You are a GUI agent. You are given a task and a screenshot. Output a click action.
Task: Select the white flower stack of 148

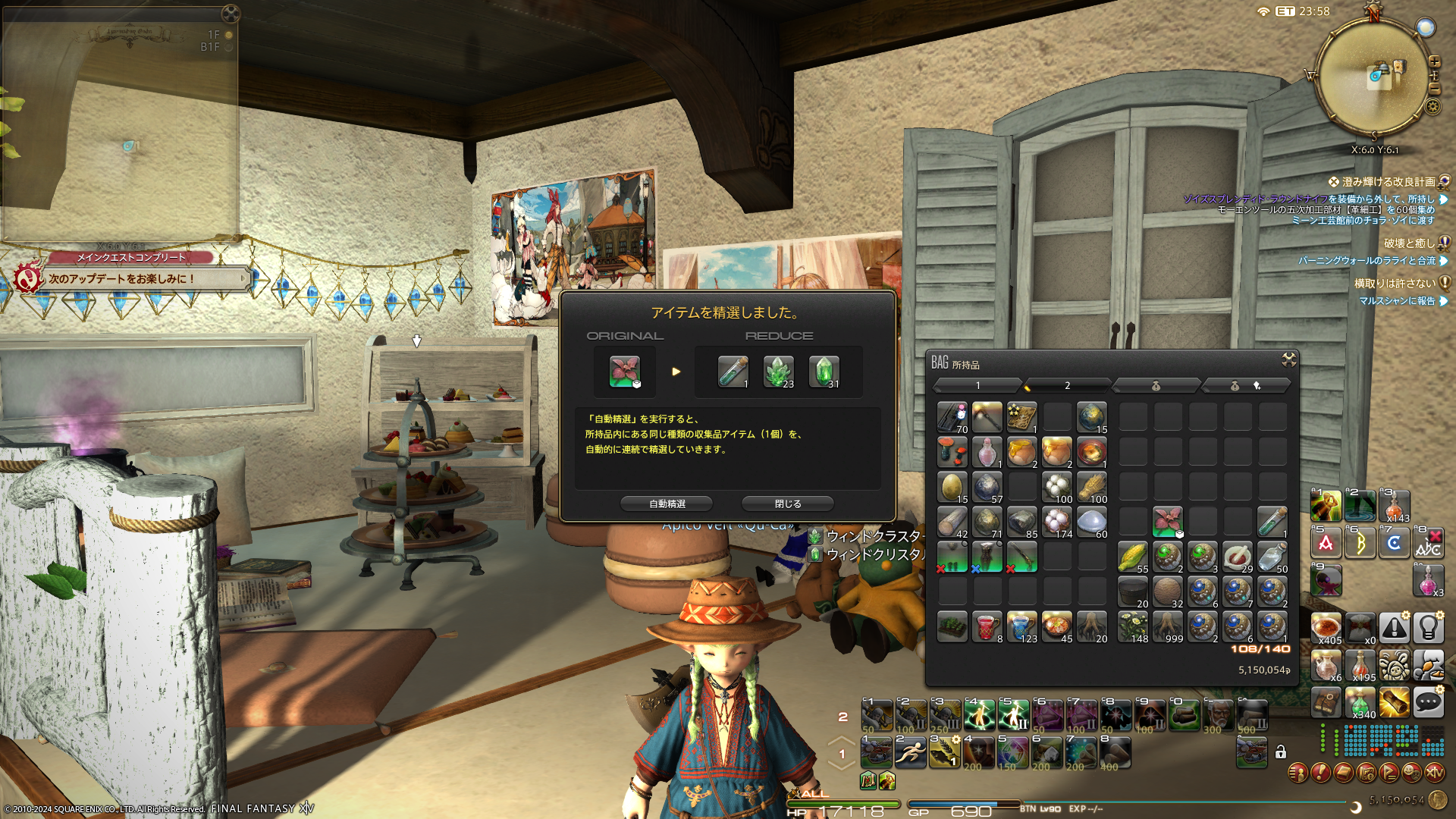pyautogui.click(x=1133, y=626)
